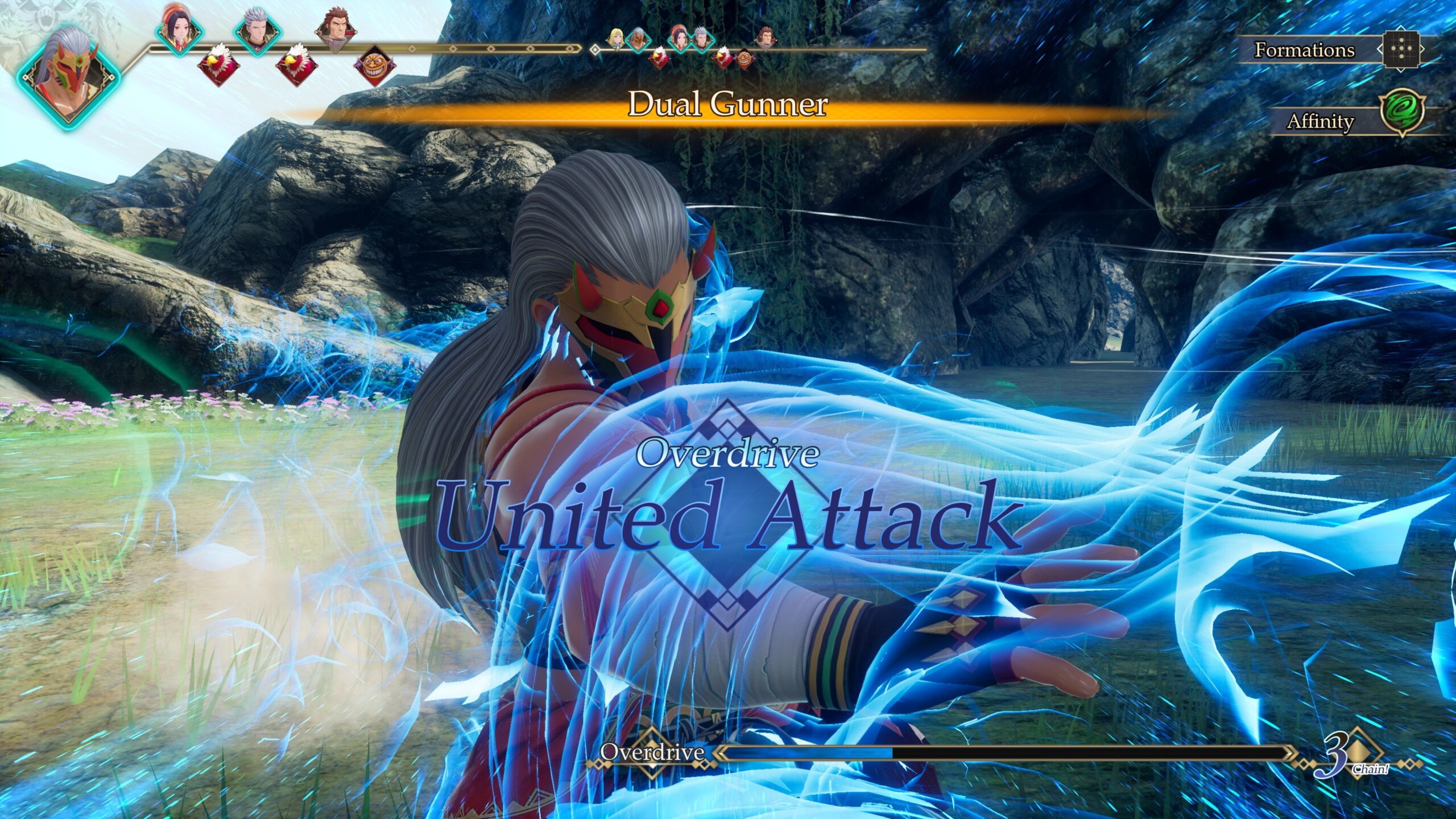Click the blonde character's small timeline portrait

point(615,38)
